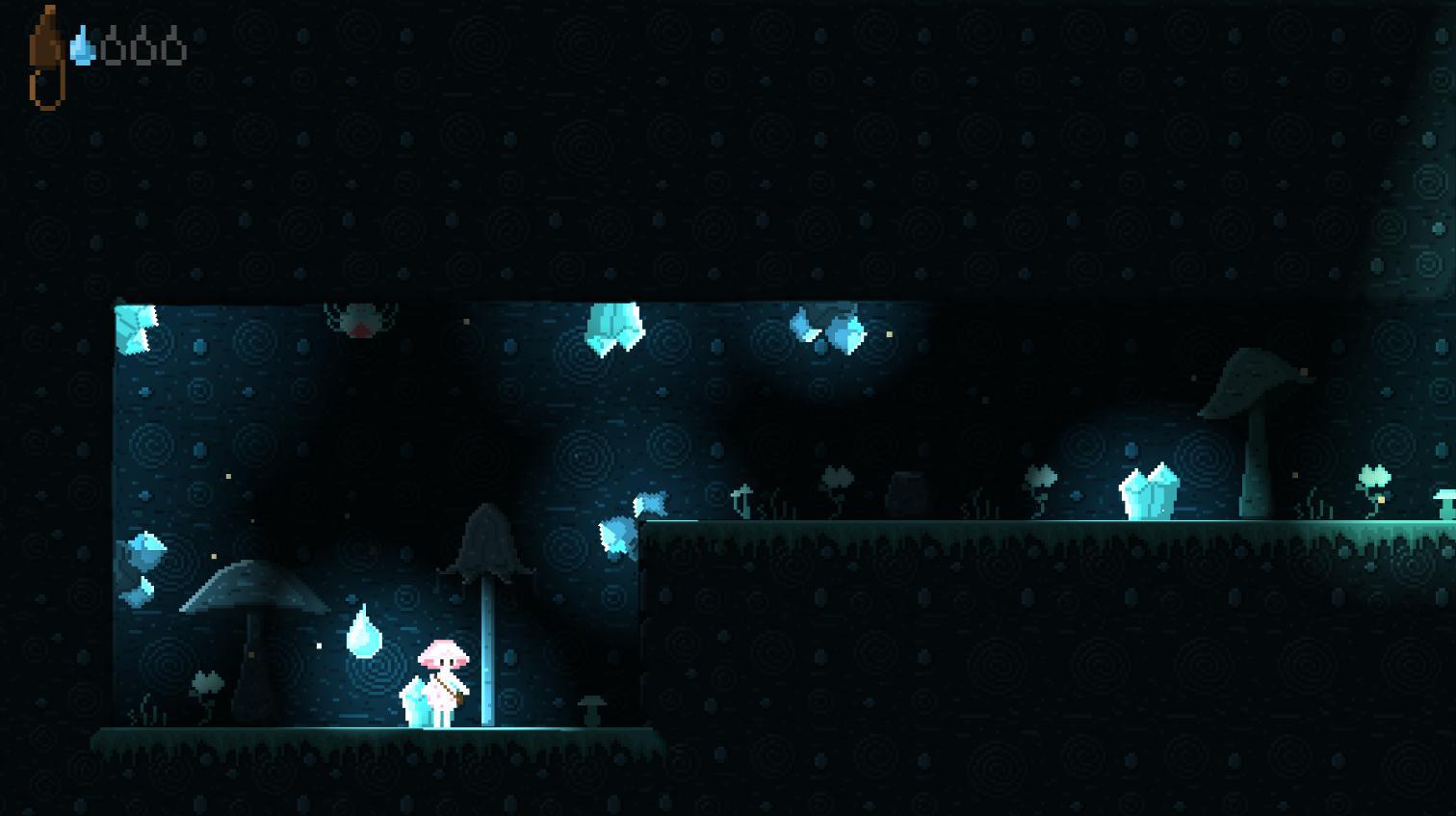Select the mushroom character with the satchel
The width and height of the screenshot is (1456, 816).
(443, 679)
